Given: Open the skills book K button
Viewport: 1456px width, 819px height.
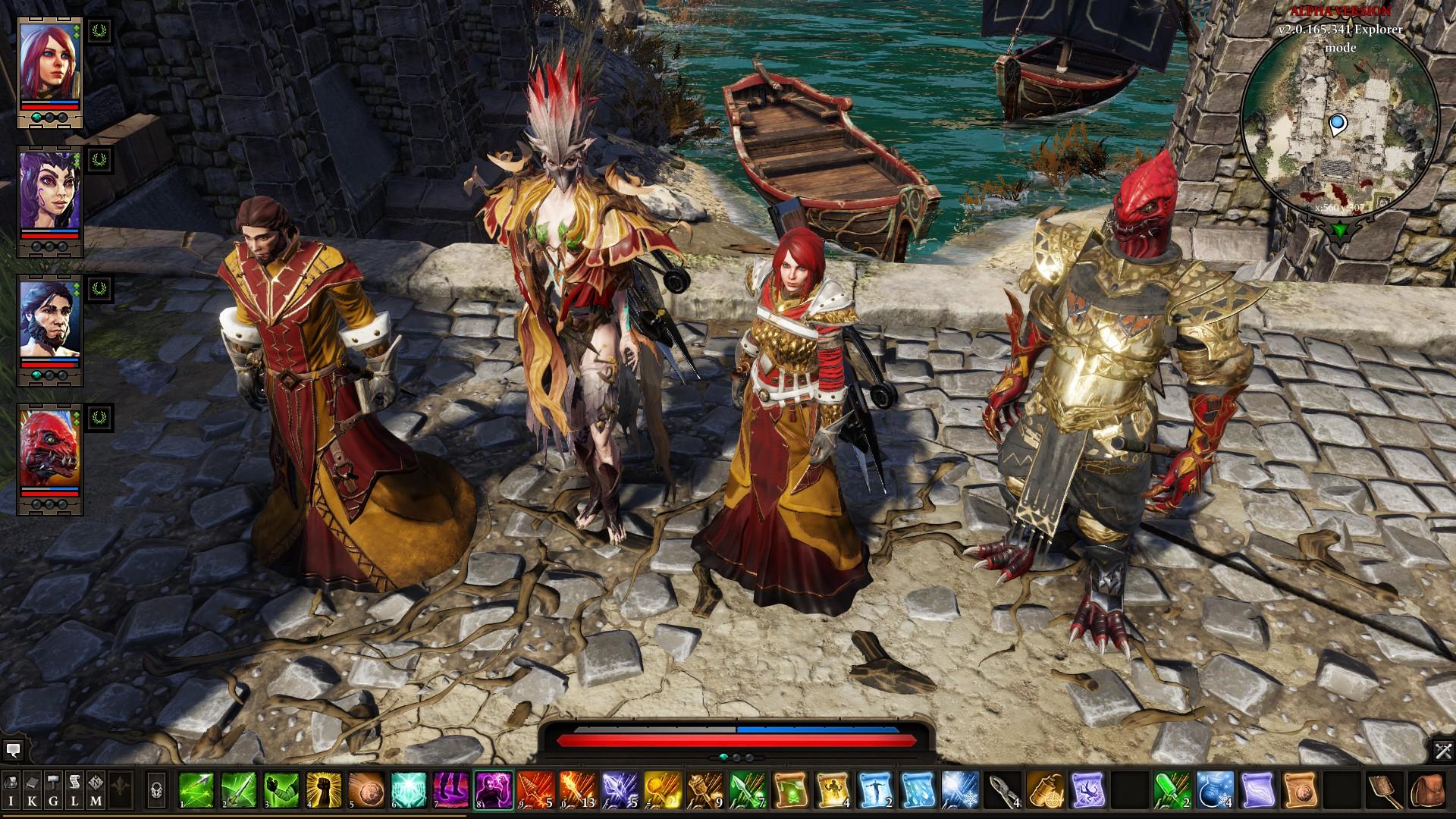Looking at the screenshot, I should click(x=33, y=790).
